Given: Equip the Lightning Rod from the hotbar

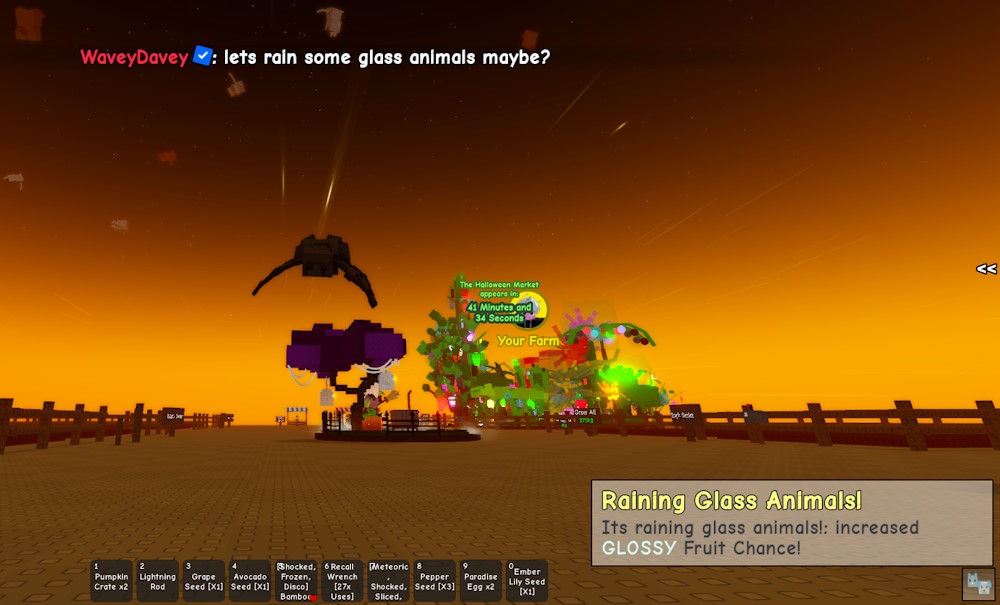Looking at the screenshot, I should tap(157, 581).
